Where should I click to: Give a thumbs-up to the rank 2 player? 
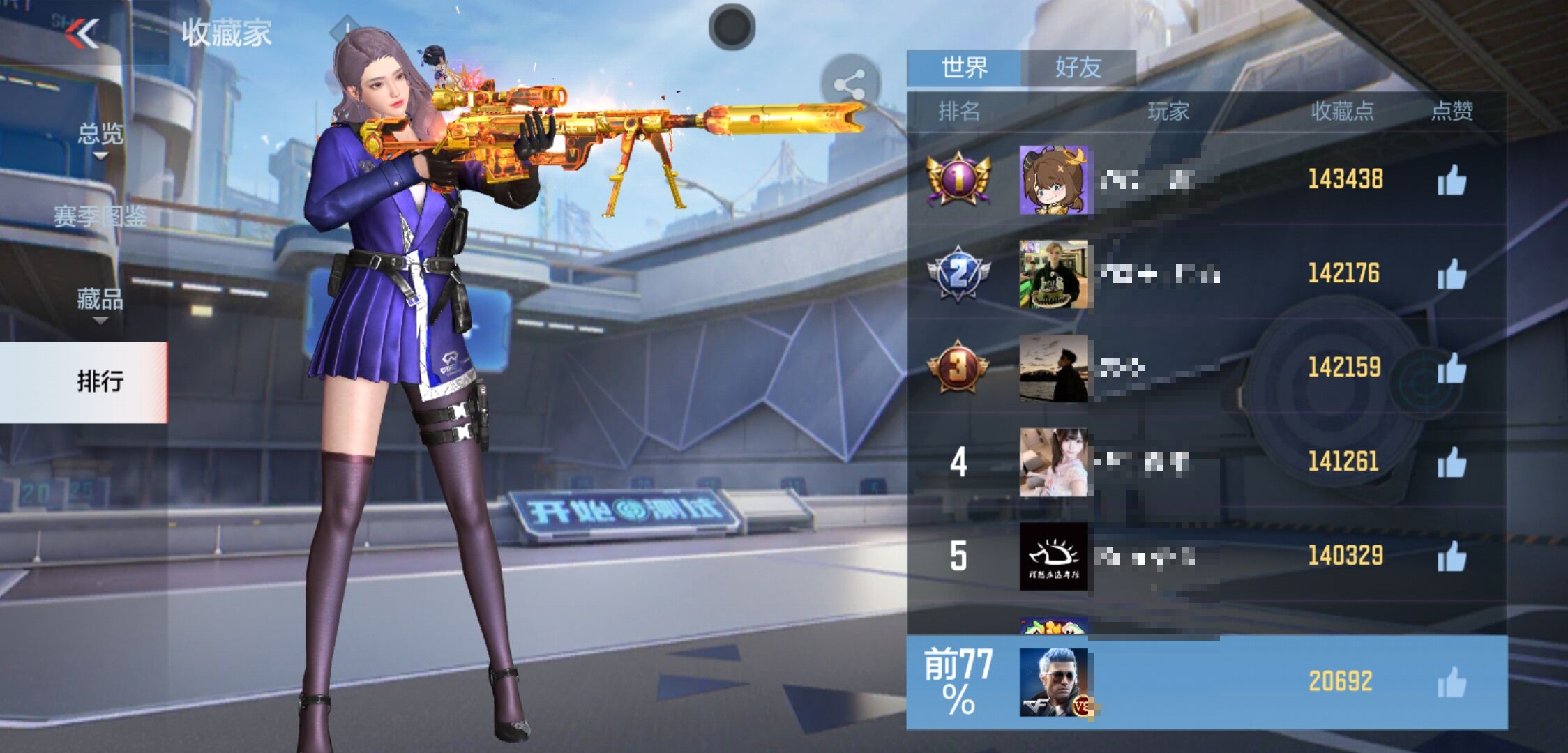(x=1452, y=274)
